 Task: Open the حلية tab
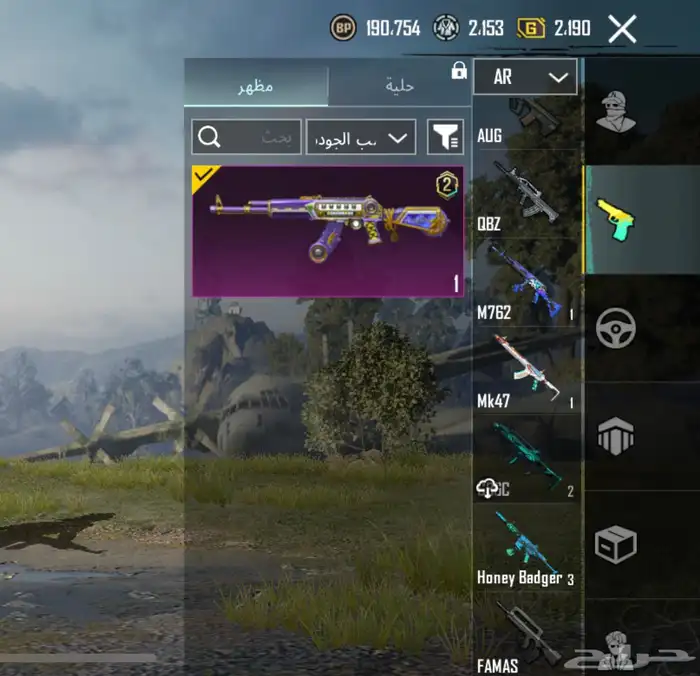[400, 86]
